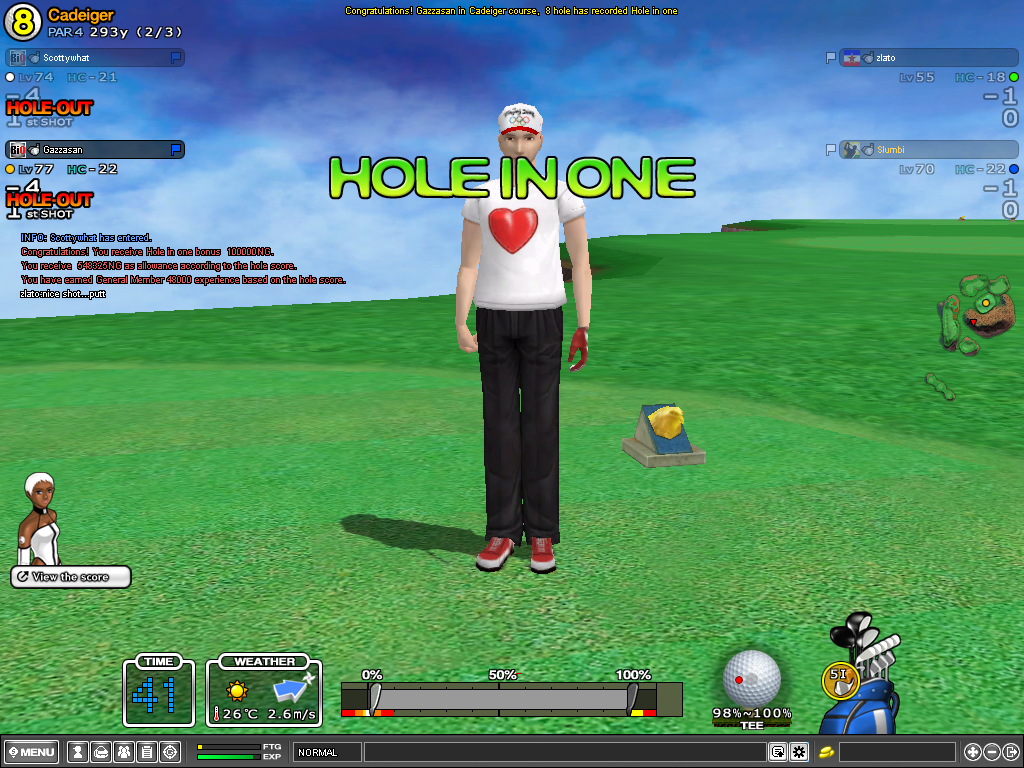This screenshot has height=768, width=1024.
Task: Click the round plus button
Action: tap(972, 752)
